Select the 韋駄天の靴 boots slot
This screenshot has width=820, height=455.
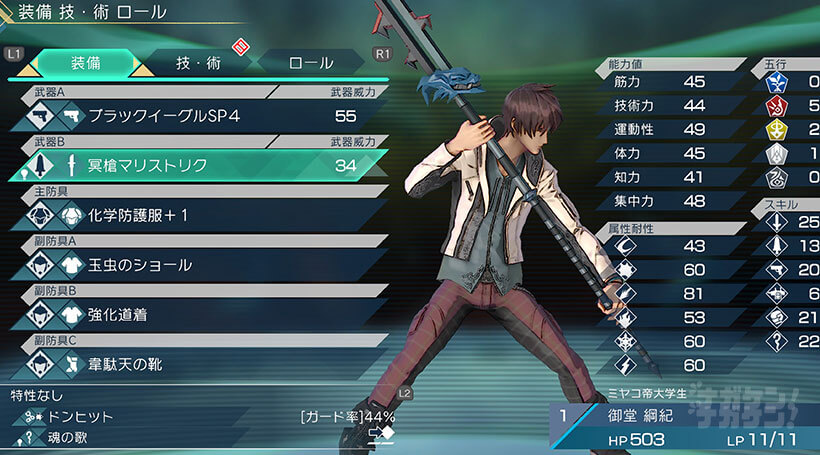(x=200, y=364)
